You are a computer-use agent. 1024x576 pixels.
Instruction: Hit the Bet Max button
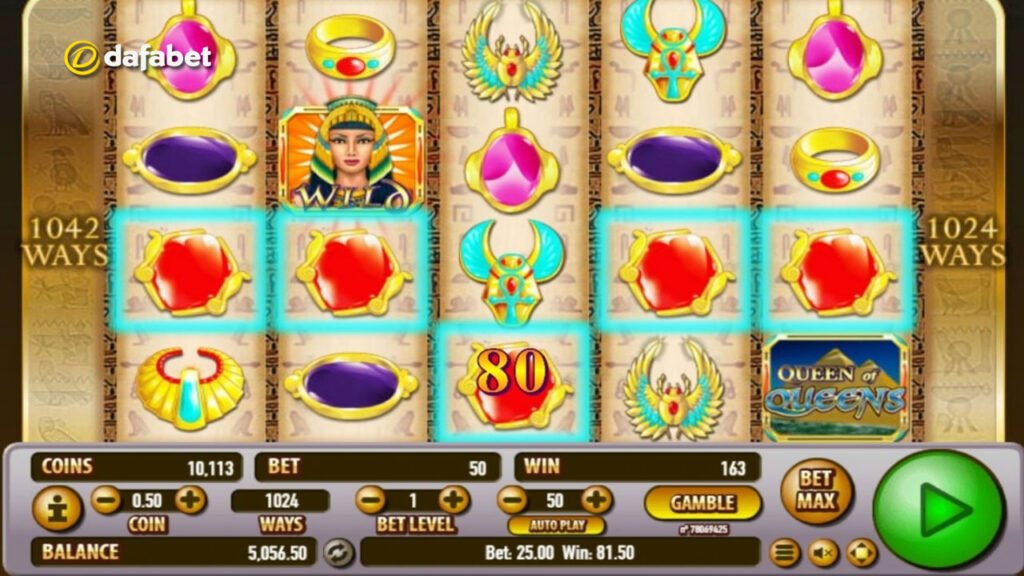[816, 491]
